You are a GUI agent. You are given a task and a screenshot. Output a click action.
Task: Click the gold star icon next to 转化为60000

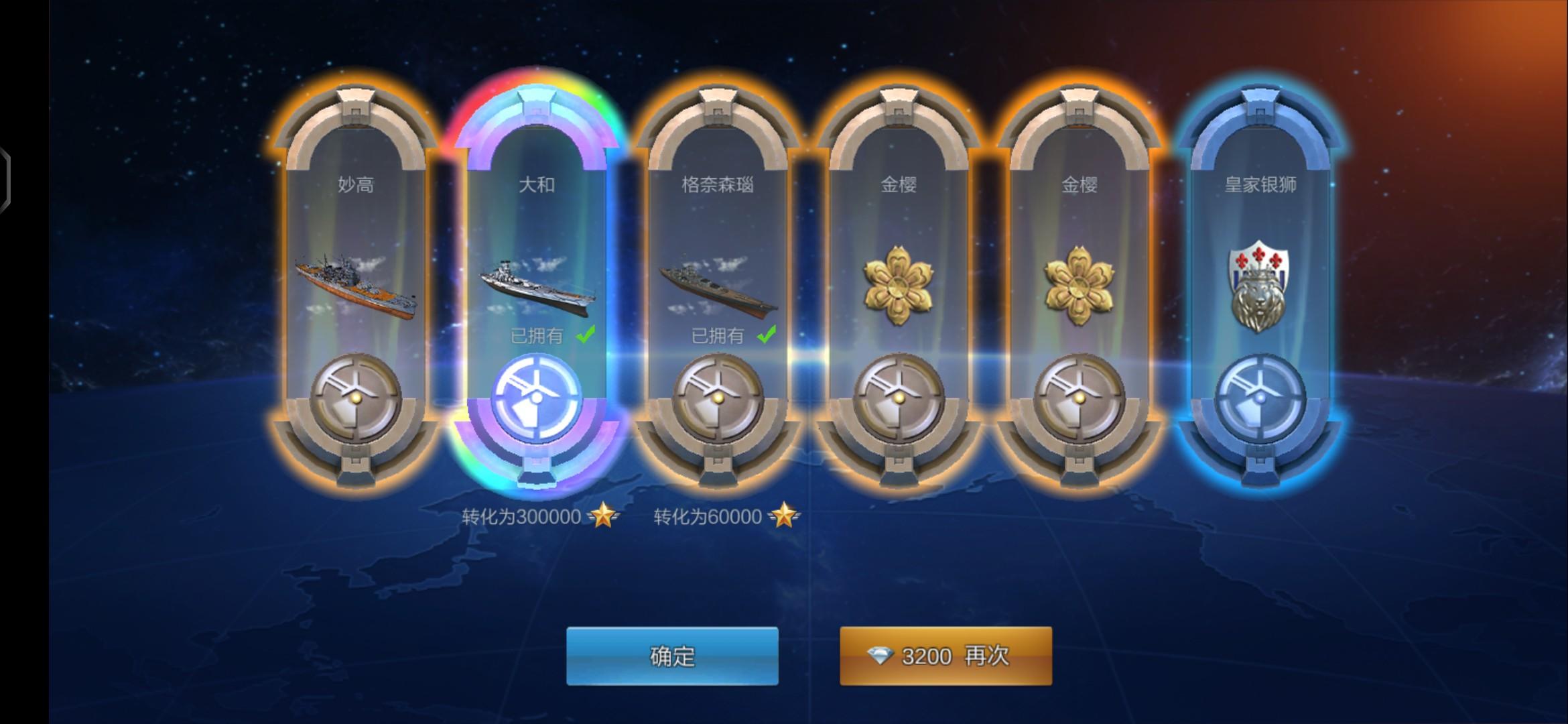(x=785, y=516)
